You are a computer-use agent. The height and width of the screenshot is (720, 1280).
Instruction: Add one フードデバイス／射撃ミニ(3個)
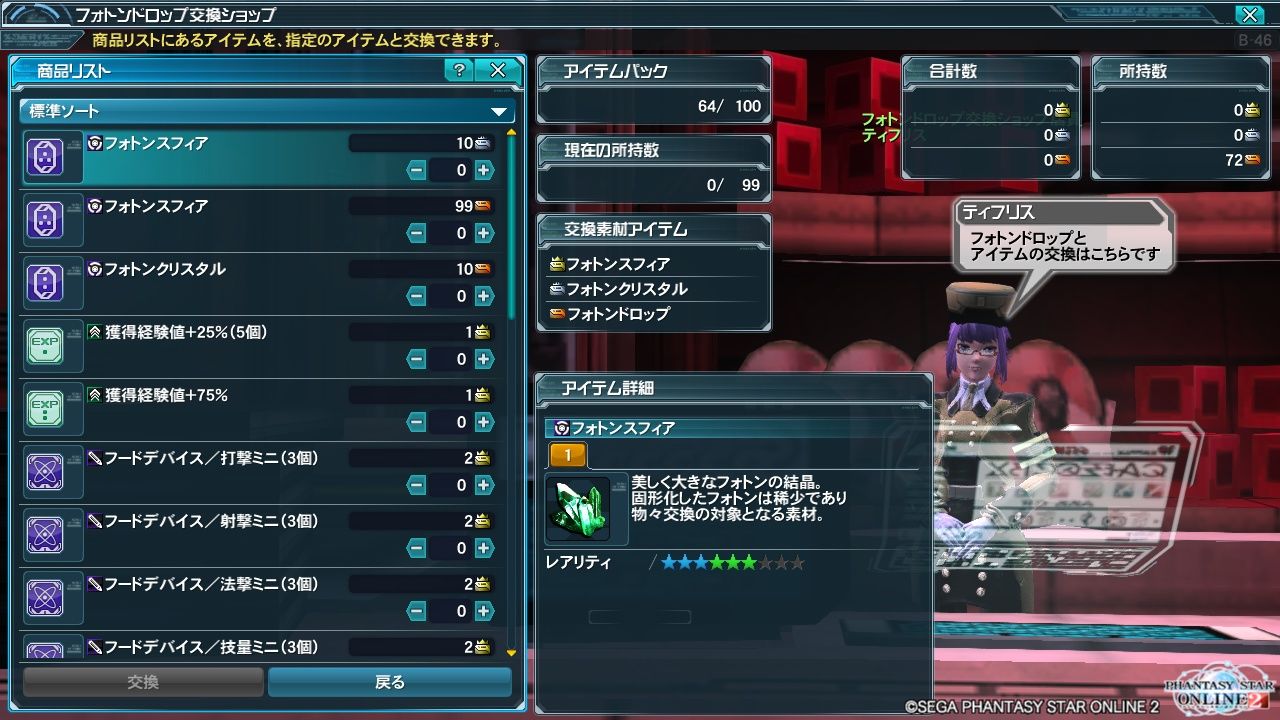coord(484,548)
